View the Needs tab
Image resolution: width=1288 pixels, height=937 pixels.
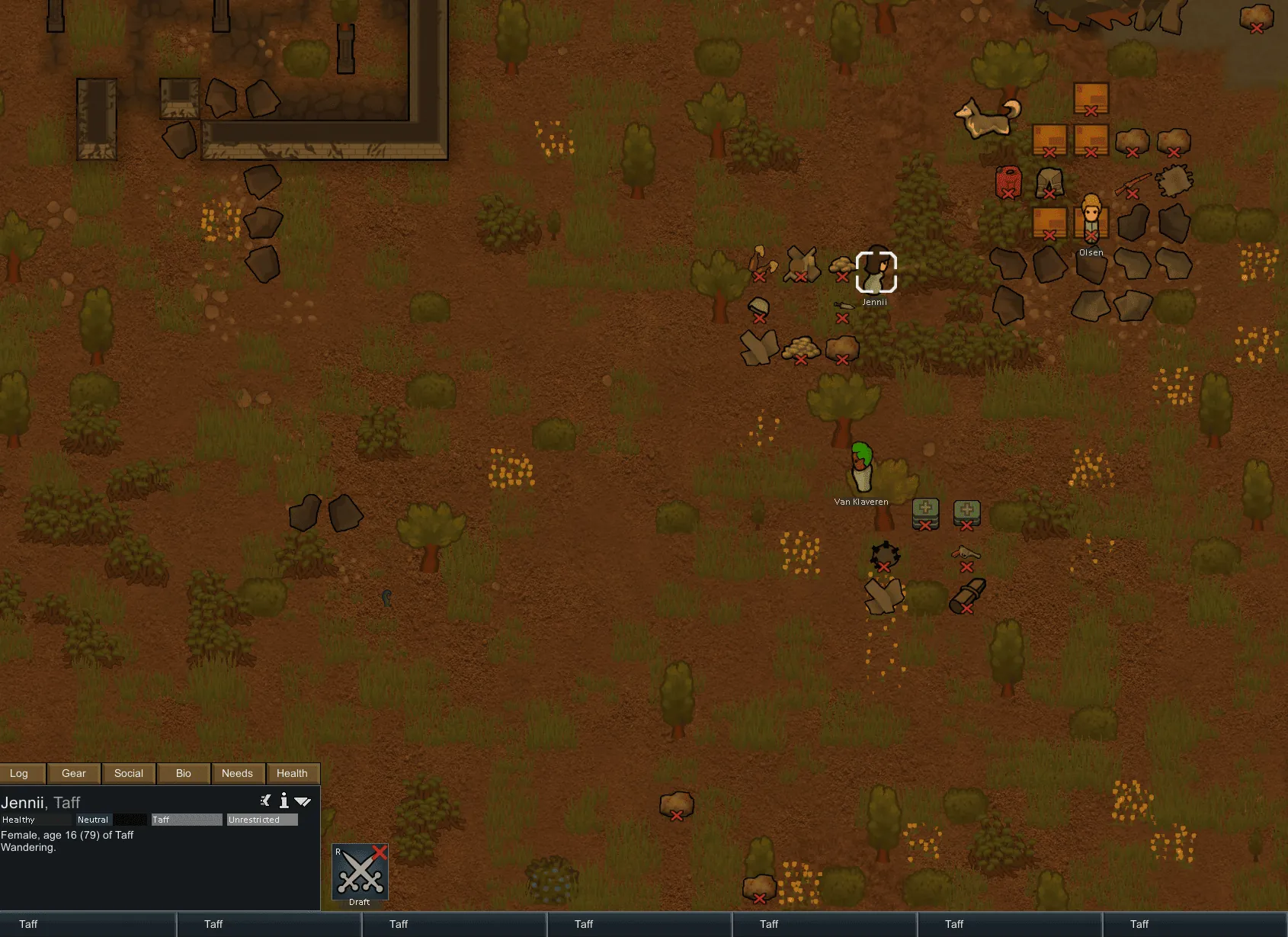click(x=237, y=773)
